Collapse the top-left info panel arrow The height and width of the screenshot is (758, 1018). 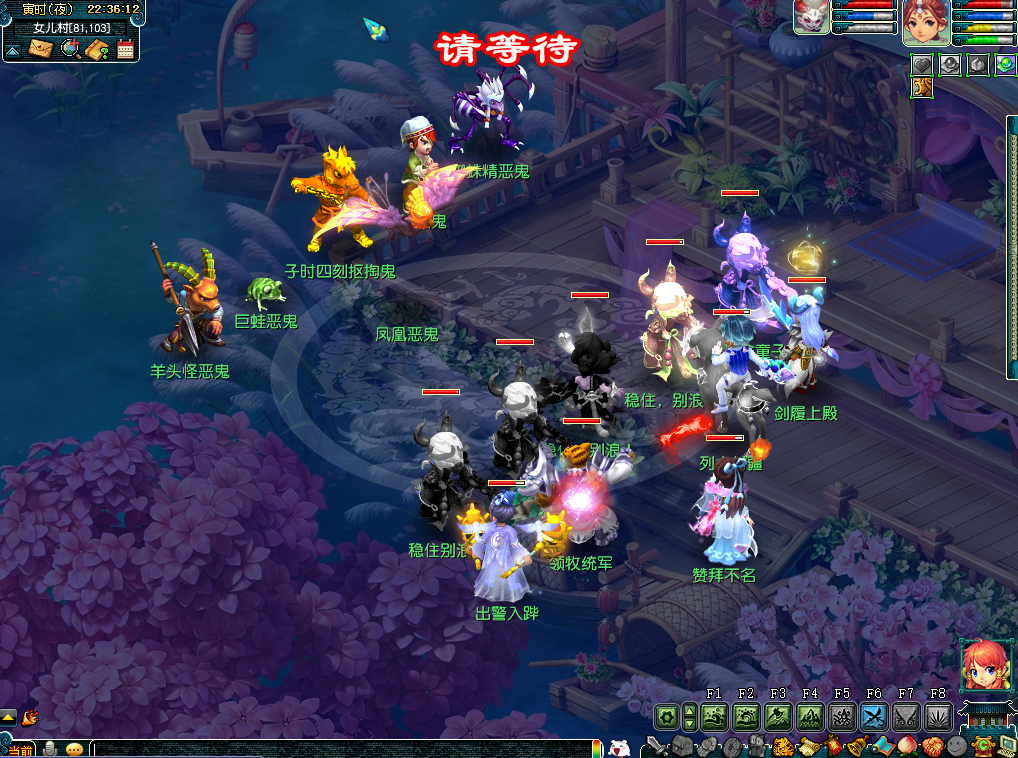[x=12, y=50]
